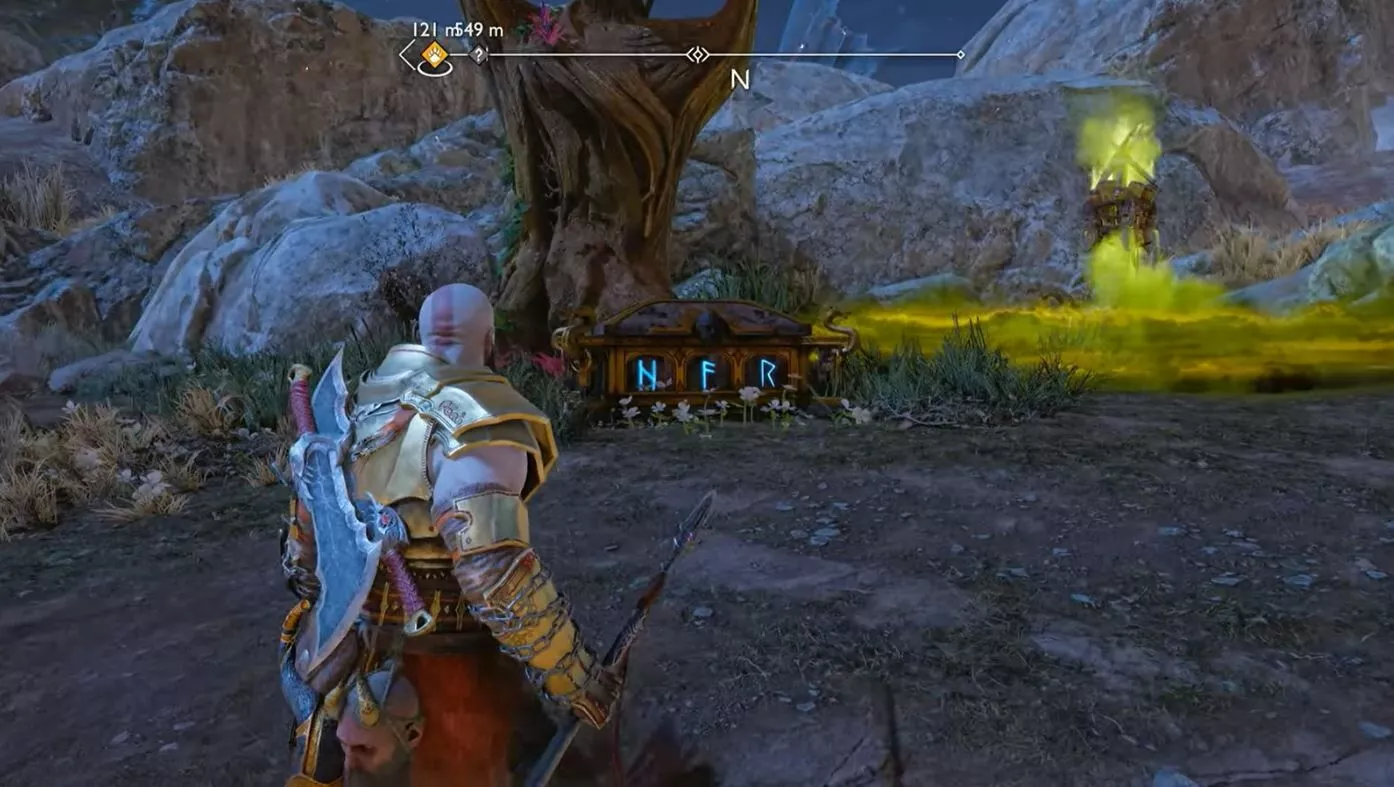Toggle the glowing N rune on the chest
This screenshot has width=1394, height=787.
[647, 375]
